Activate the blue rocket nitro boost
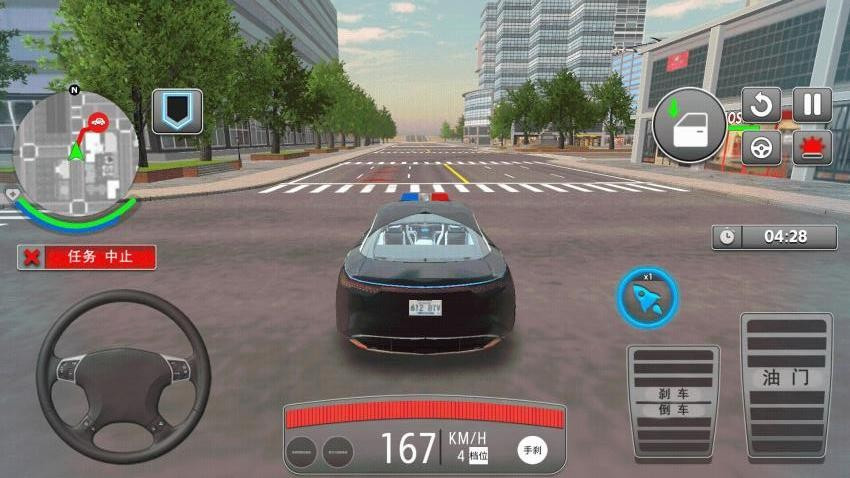This screenshot has height=478, width=850. [648, 297]
